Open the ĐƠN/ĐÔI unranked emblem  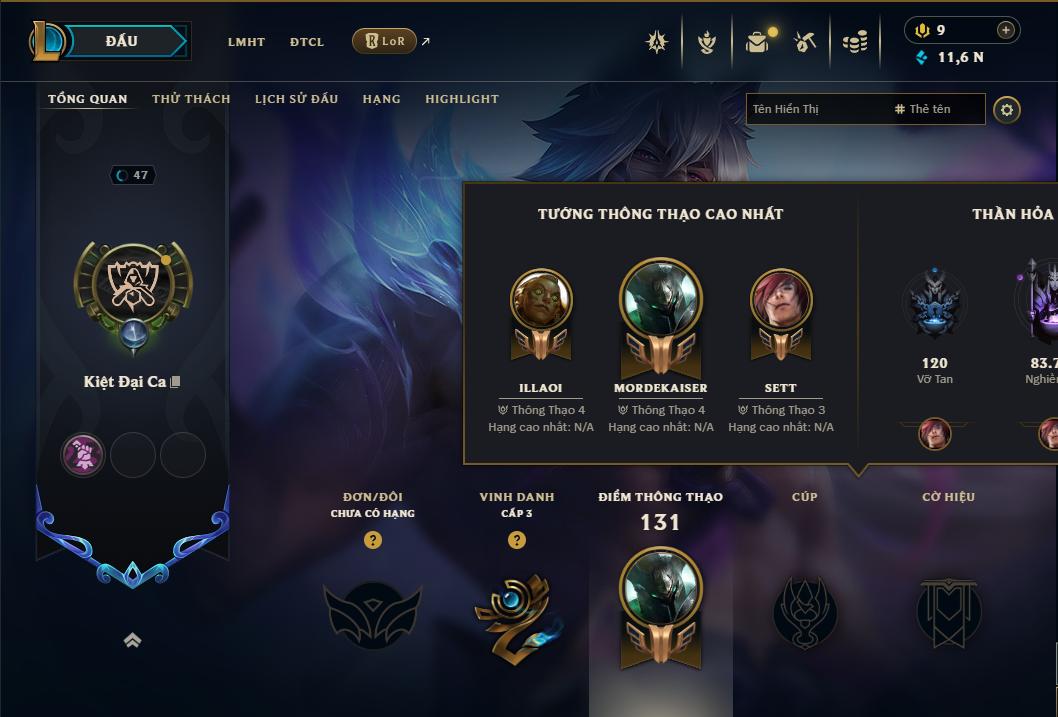click(372, 614)
